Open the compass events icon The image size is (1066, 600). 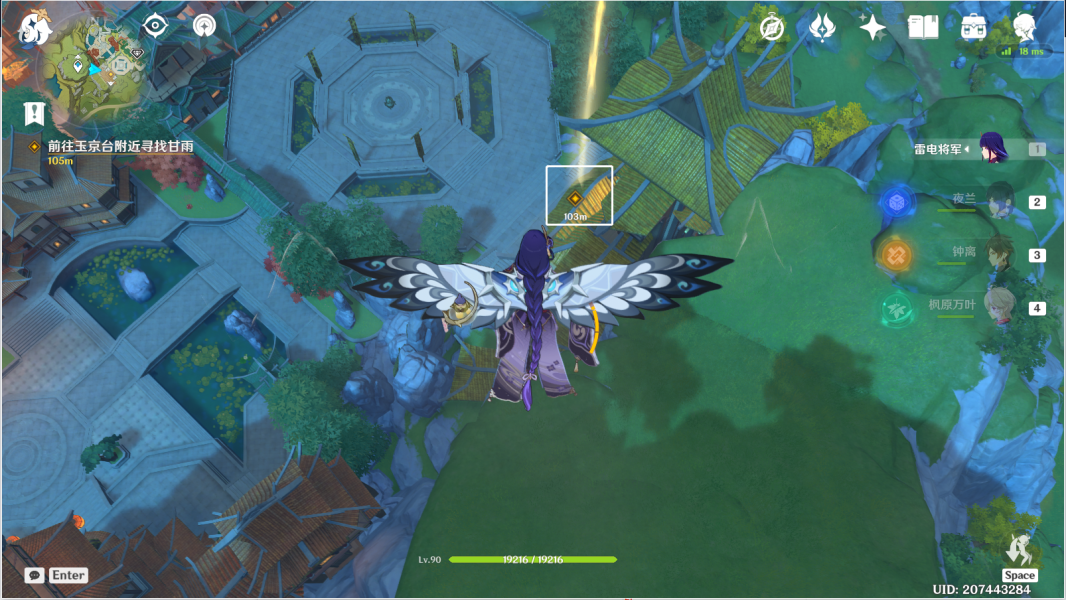771,27
